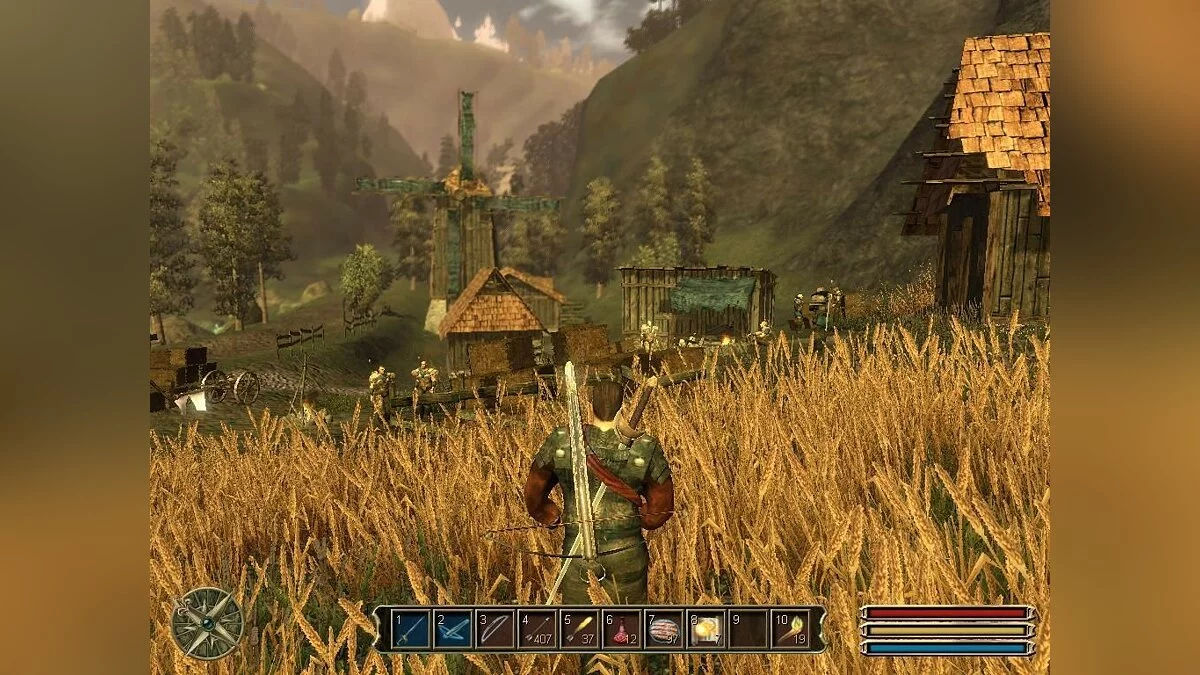Viewport: 1200px width, 675px height.
Task: Choose the bow in hotbar slot 3
Action: [495, 629]
